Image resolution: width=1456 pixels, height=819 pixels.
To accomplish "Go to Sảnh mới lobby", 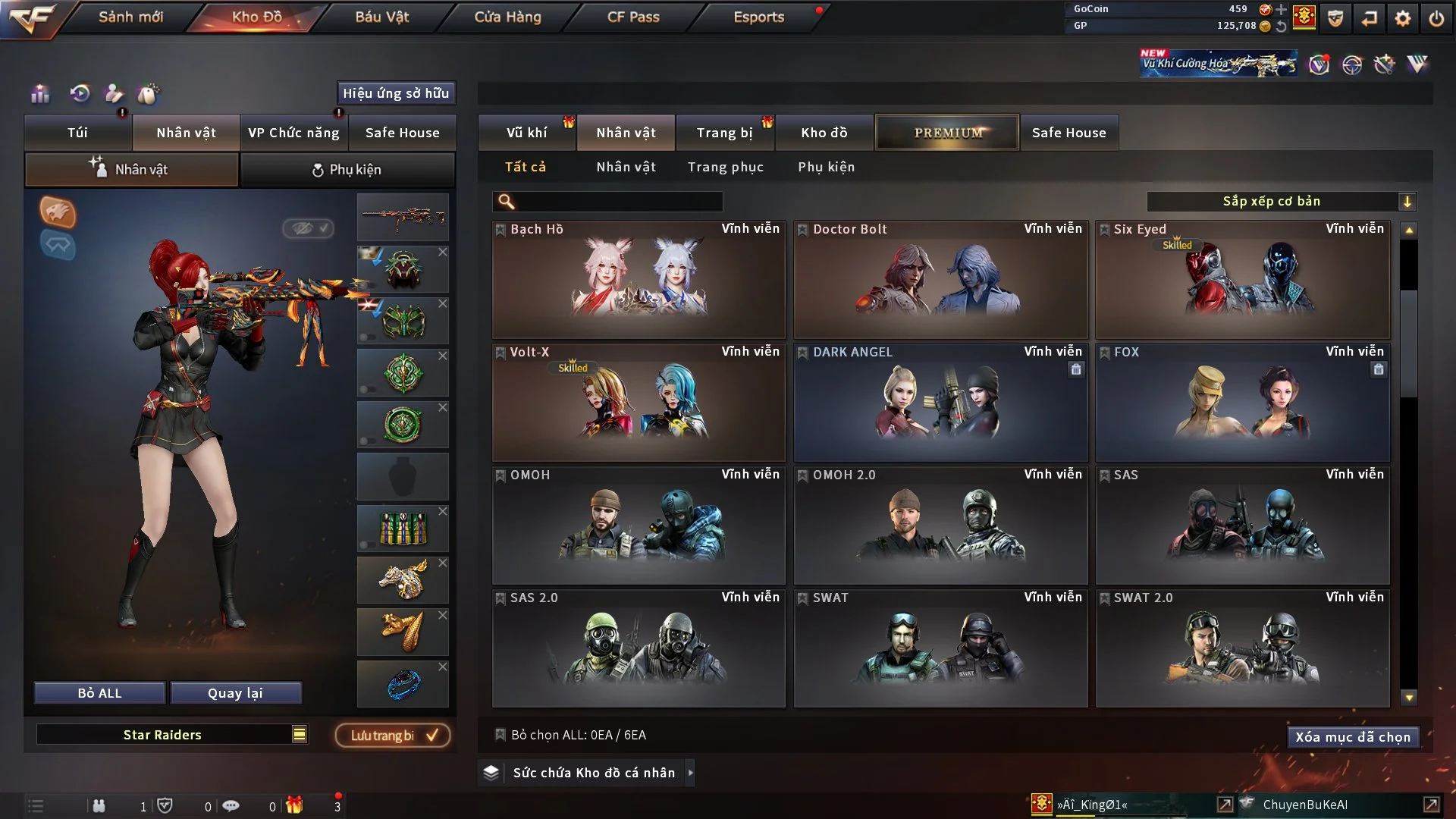I will point(130,17).
